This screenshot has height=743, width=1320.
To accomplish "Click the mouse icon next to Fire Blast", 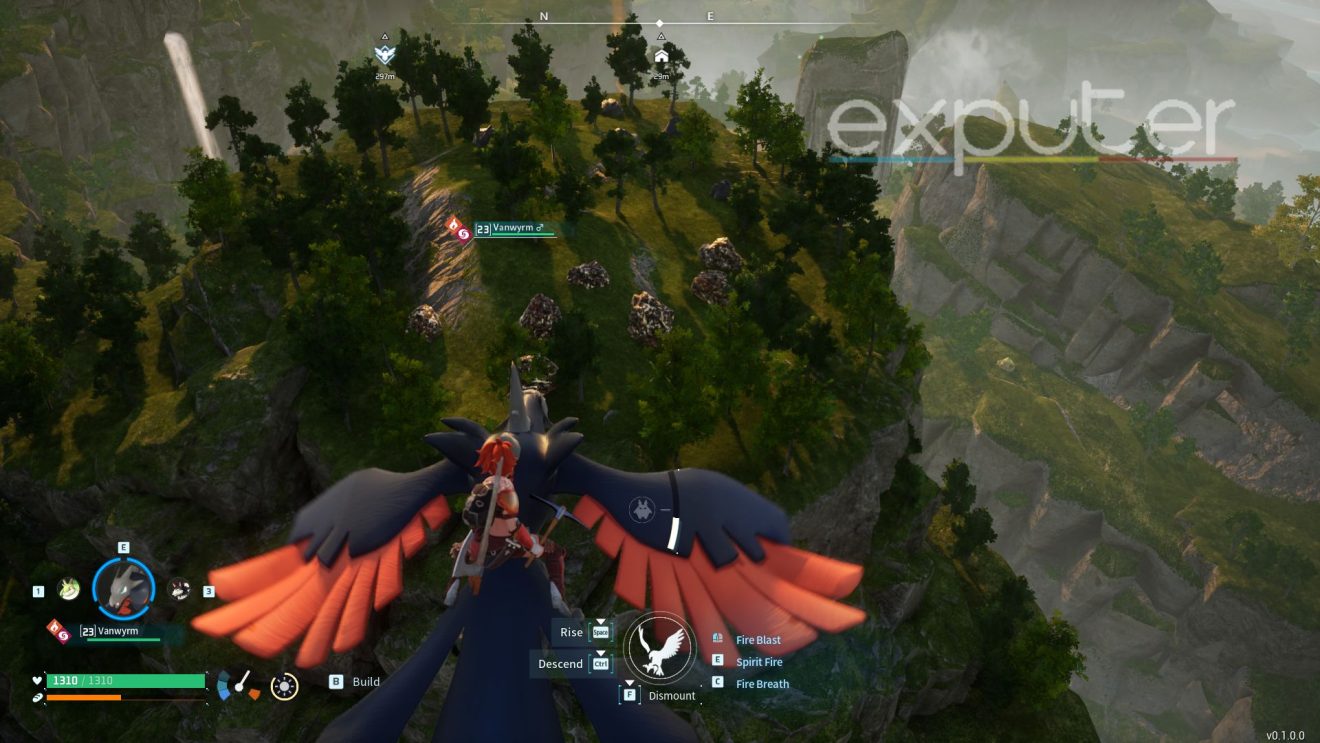I will coord(717,639).
